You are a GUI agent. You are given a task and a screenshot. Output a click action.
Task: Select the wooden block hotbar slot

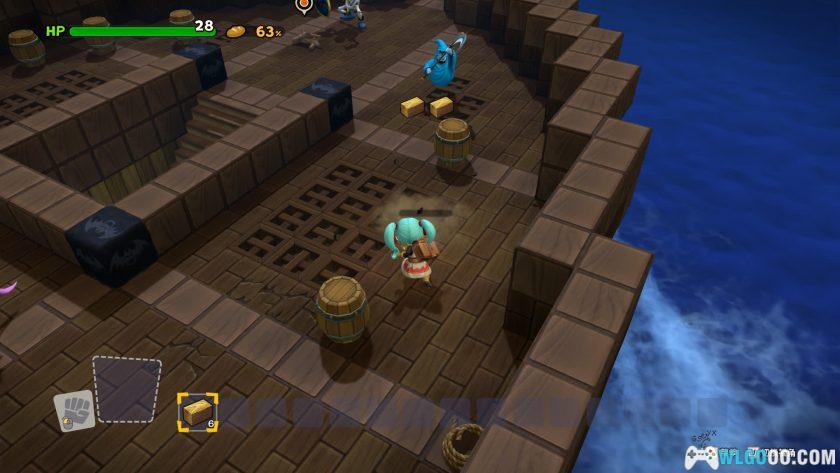[x=198, y=411]
